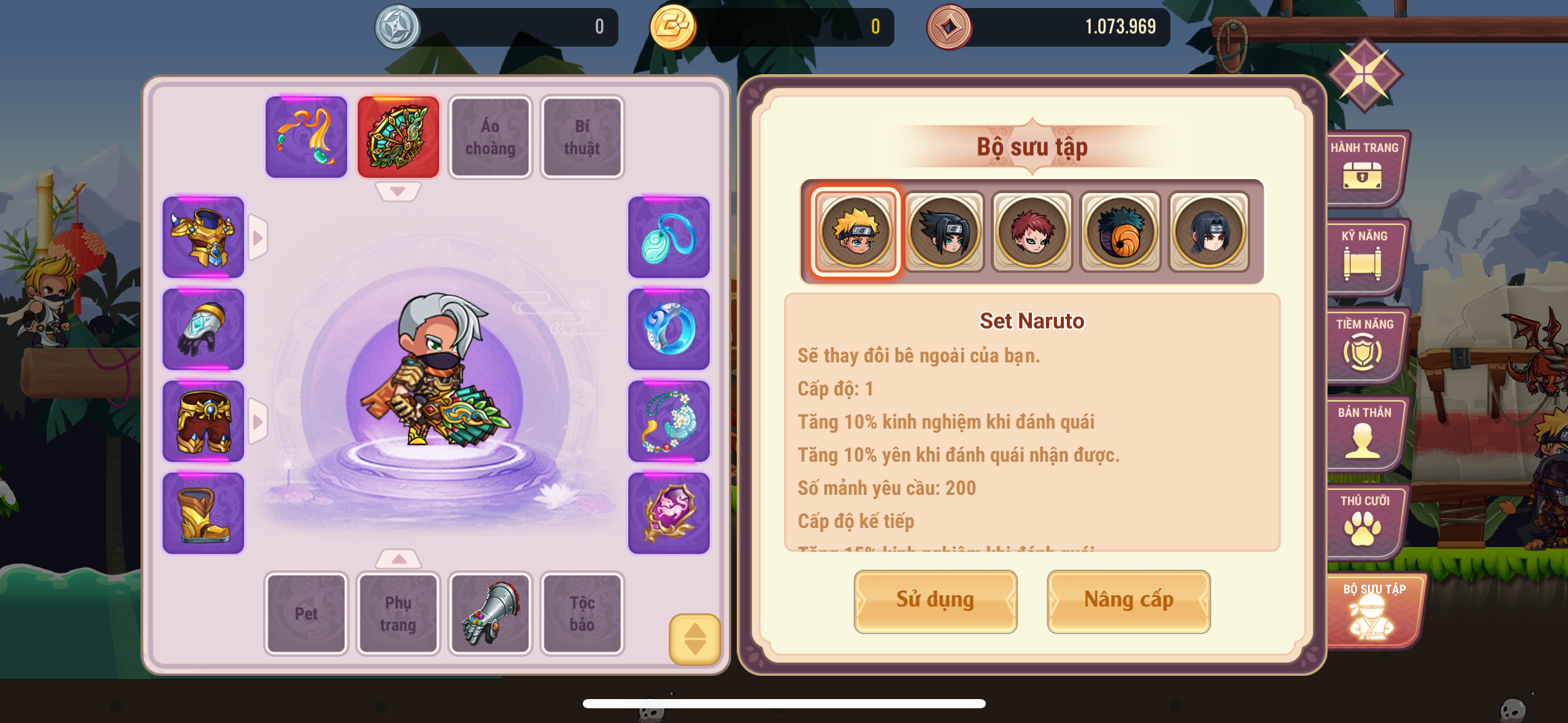Select the orange-masked Tobi set portrait
The image size is (1568, 723).
(x=1120, y=232)
